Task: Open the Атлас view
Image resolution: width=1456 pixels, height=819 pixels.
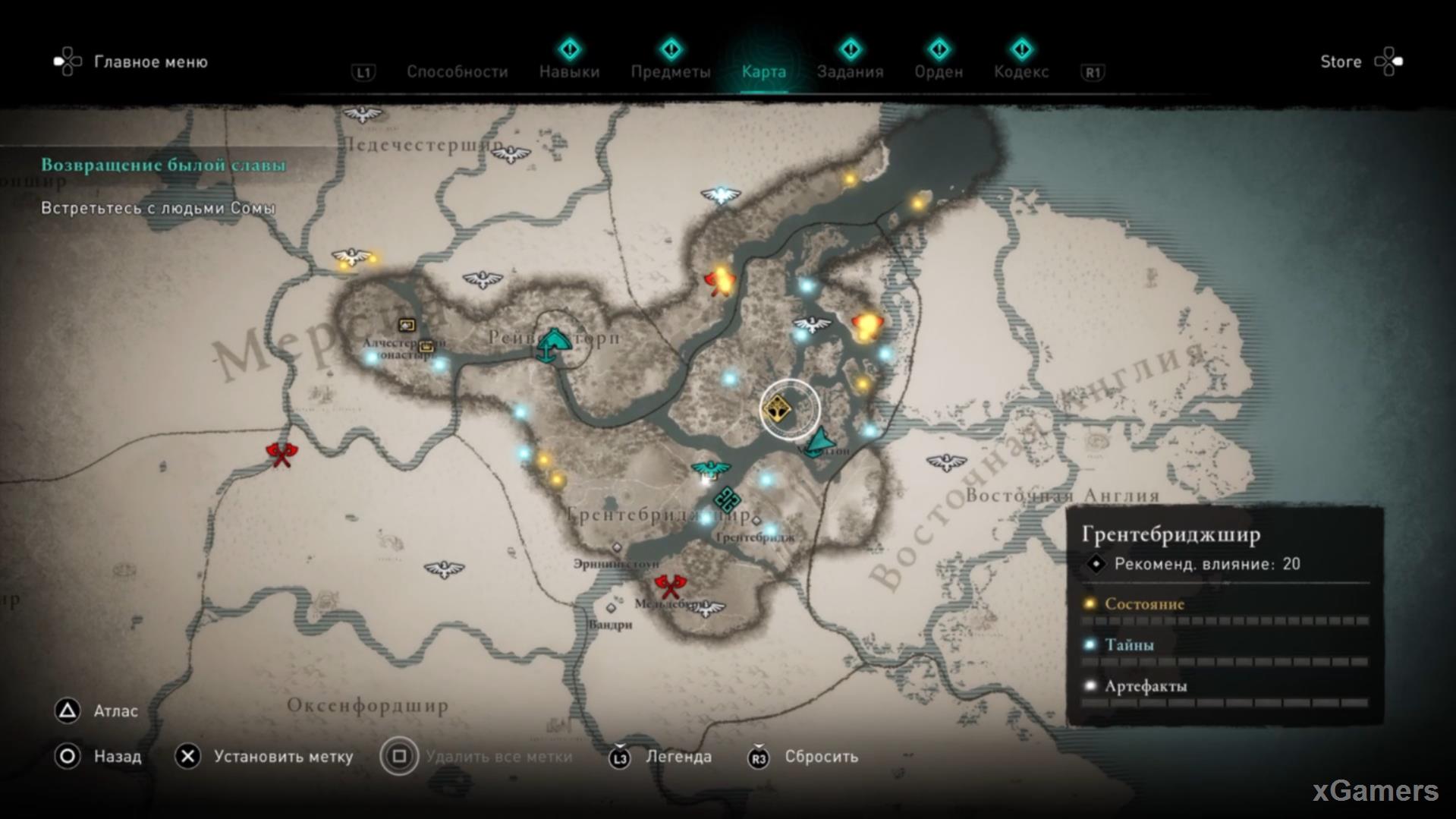Action: pyautogui.click(x=115, y=711)
